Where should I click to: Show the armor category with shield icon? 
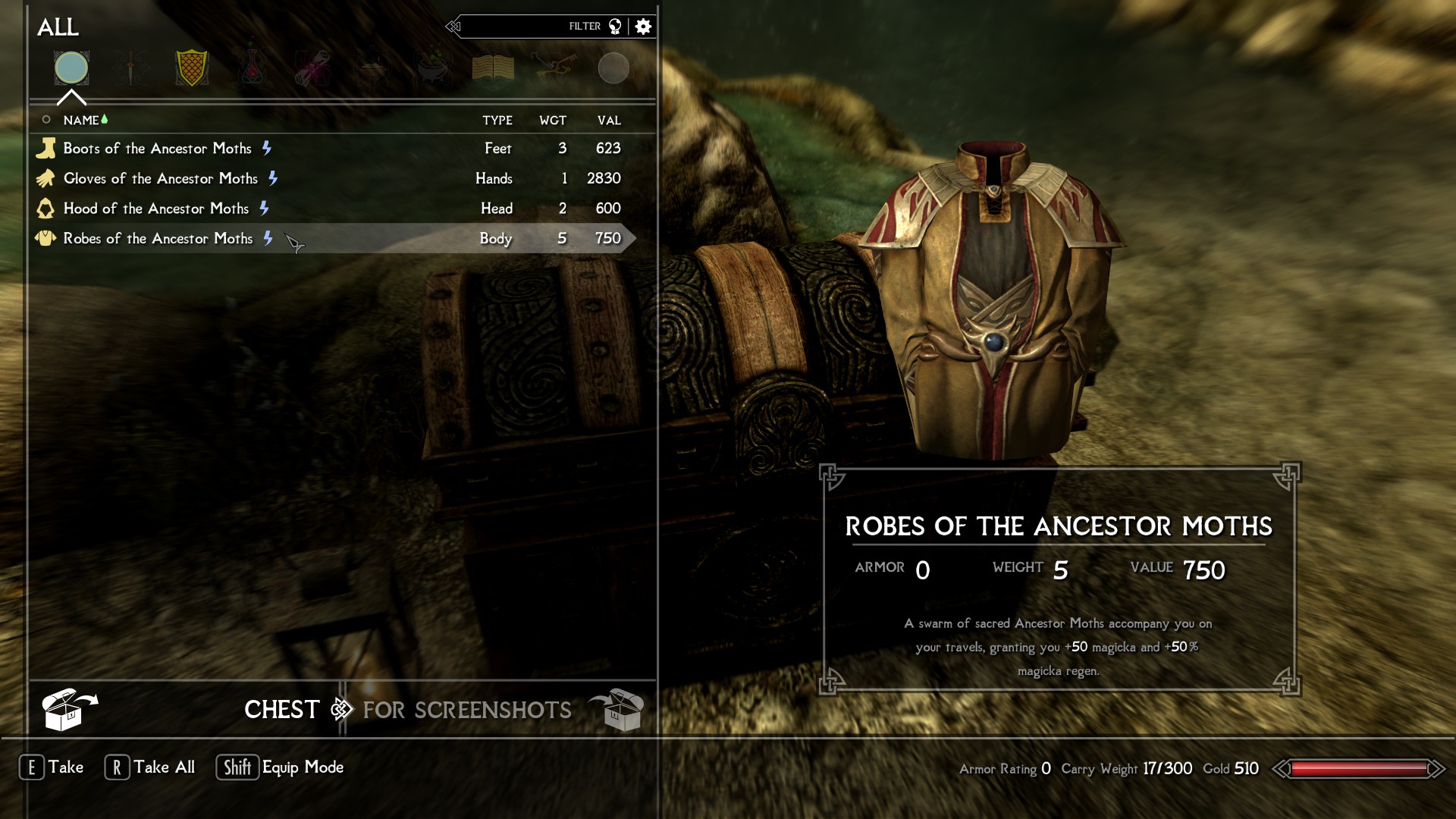(191, 69)
